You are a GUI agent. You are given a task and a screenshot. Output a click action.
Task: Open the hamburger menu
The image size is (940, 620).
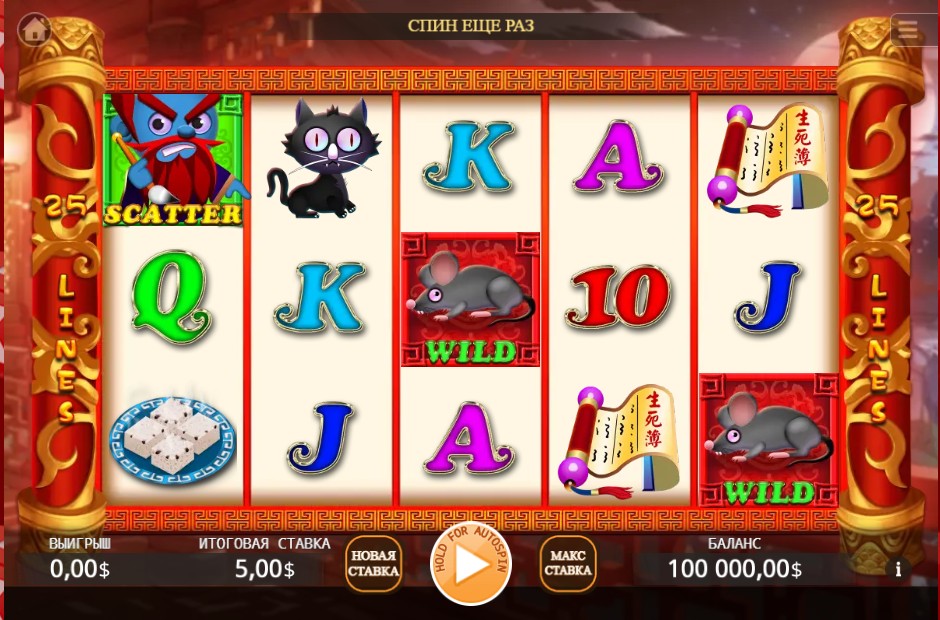click(x=907, y=30)
